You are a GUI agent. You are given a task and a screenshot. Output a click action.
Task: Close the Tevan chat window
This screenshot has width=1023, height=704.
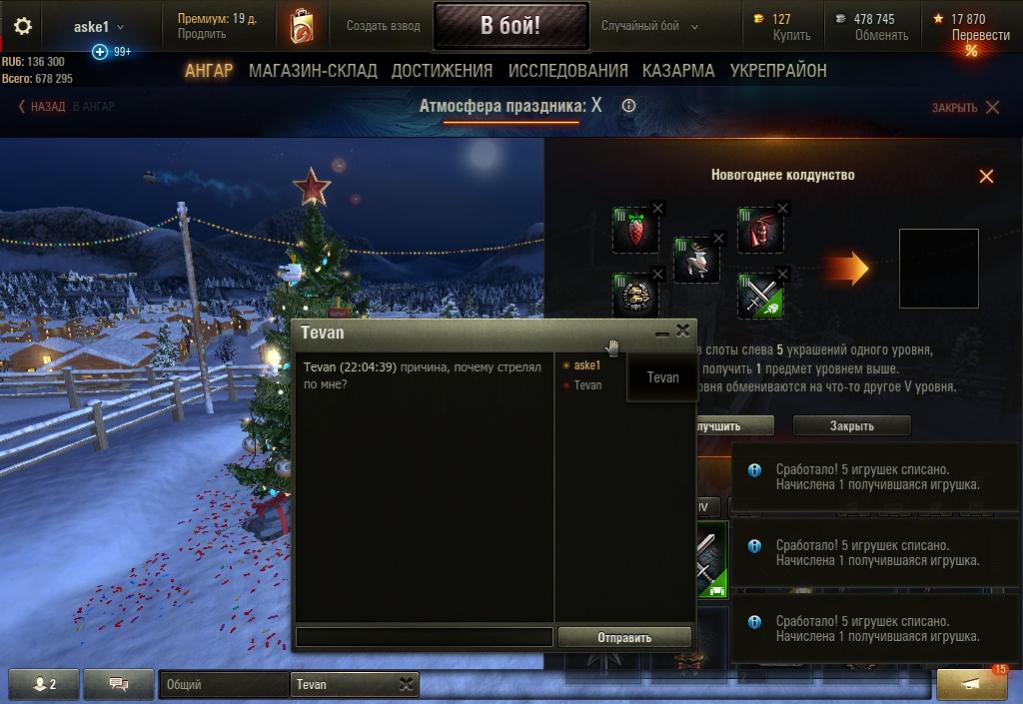tap(683, 331)
